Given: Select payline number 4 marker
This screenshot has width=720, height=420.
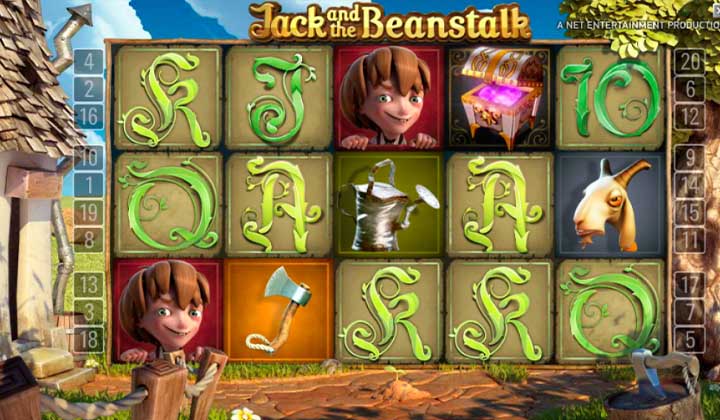Looking at the screenshot, I should 89,62.
